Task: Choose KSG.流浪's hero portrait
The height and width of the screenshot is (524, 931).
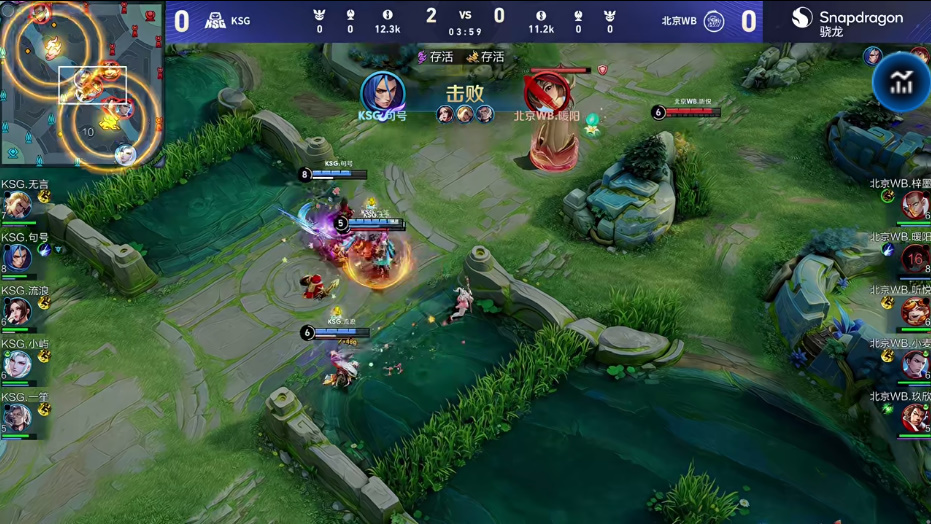Action: coord(17,311)
